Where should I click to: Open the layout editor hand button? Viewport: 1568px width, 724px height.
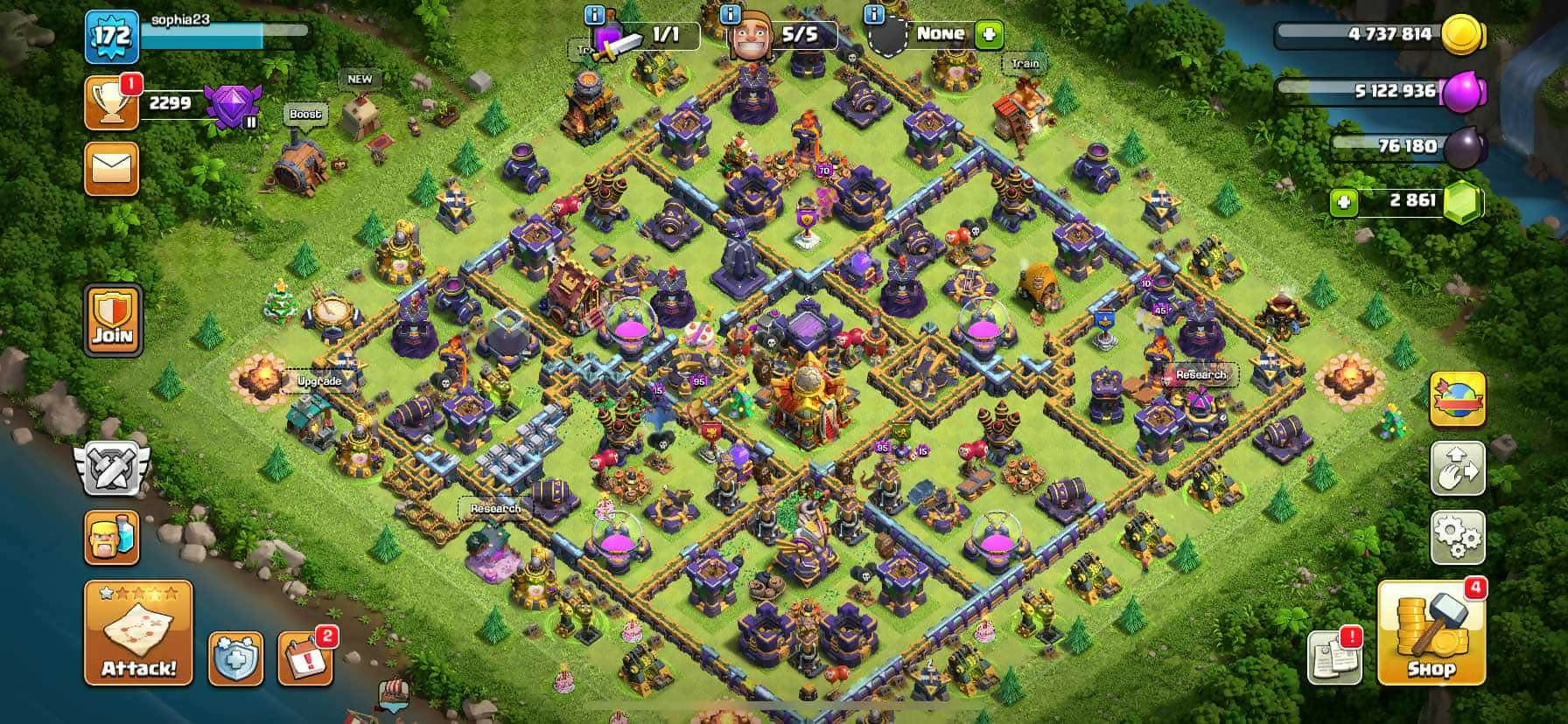click(1457, 468)
